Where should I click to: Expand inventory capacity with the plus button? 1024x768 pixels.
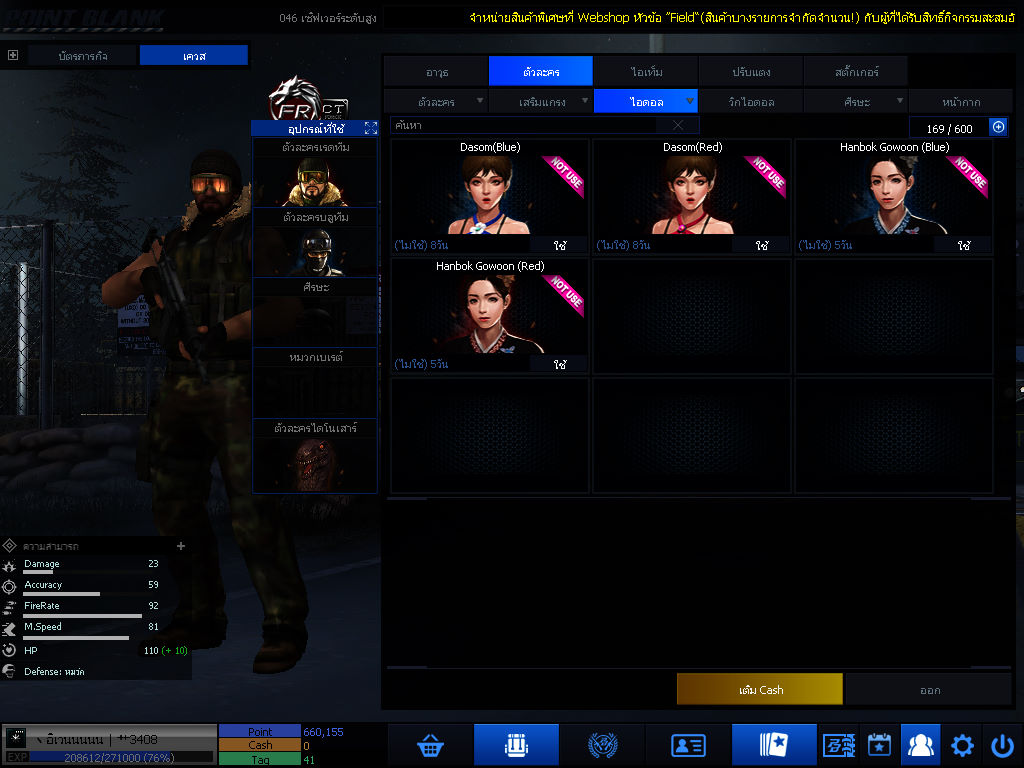tap(998, 127)
